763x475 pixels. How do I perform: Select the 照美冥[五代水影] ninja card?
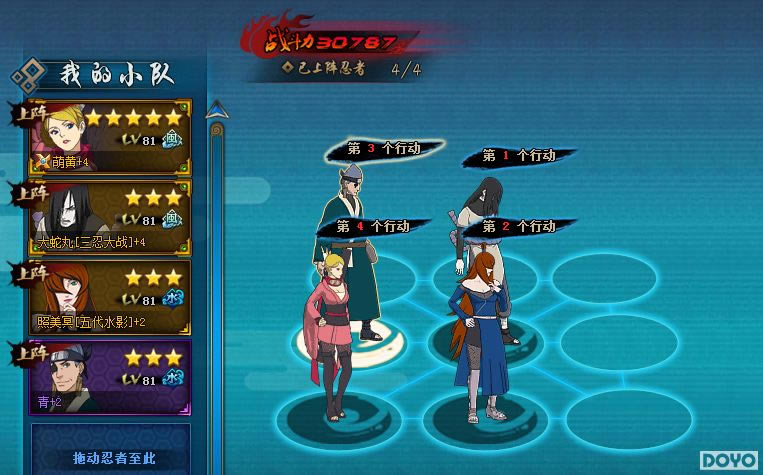pos(110,298)
